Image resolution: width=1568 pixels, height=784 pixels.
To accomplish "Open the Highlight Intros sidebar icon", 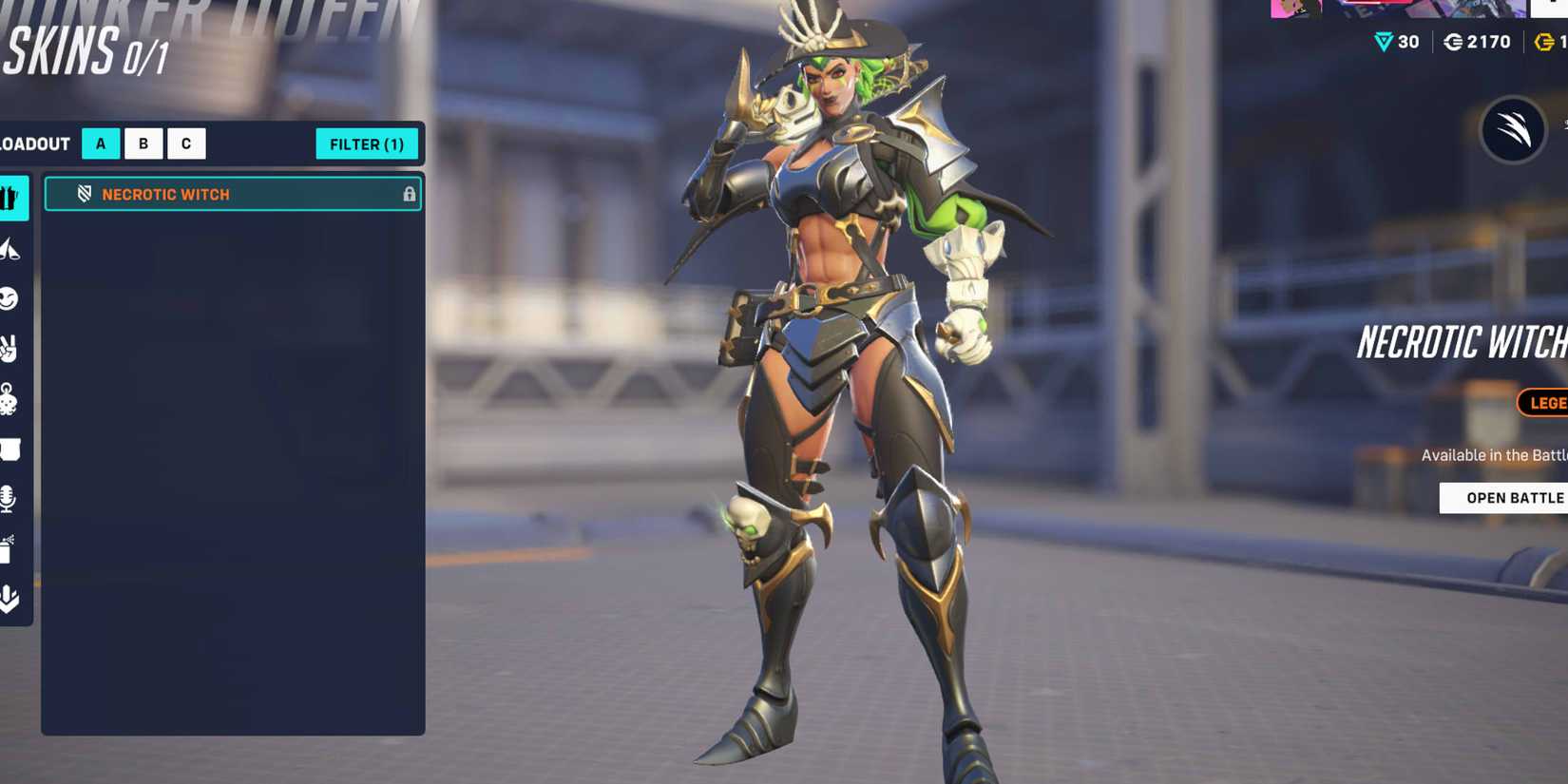I will pos(10,599).
